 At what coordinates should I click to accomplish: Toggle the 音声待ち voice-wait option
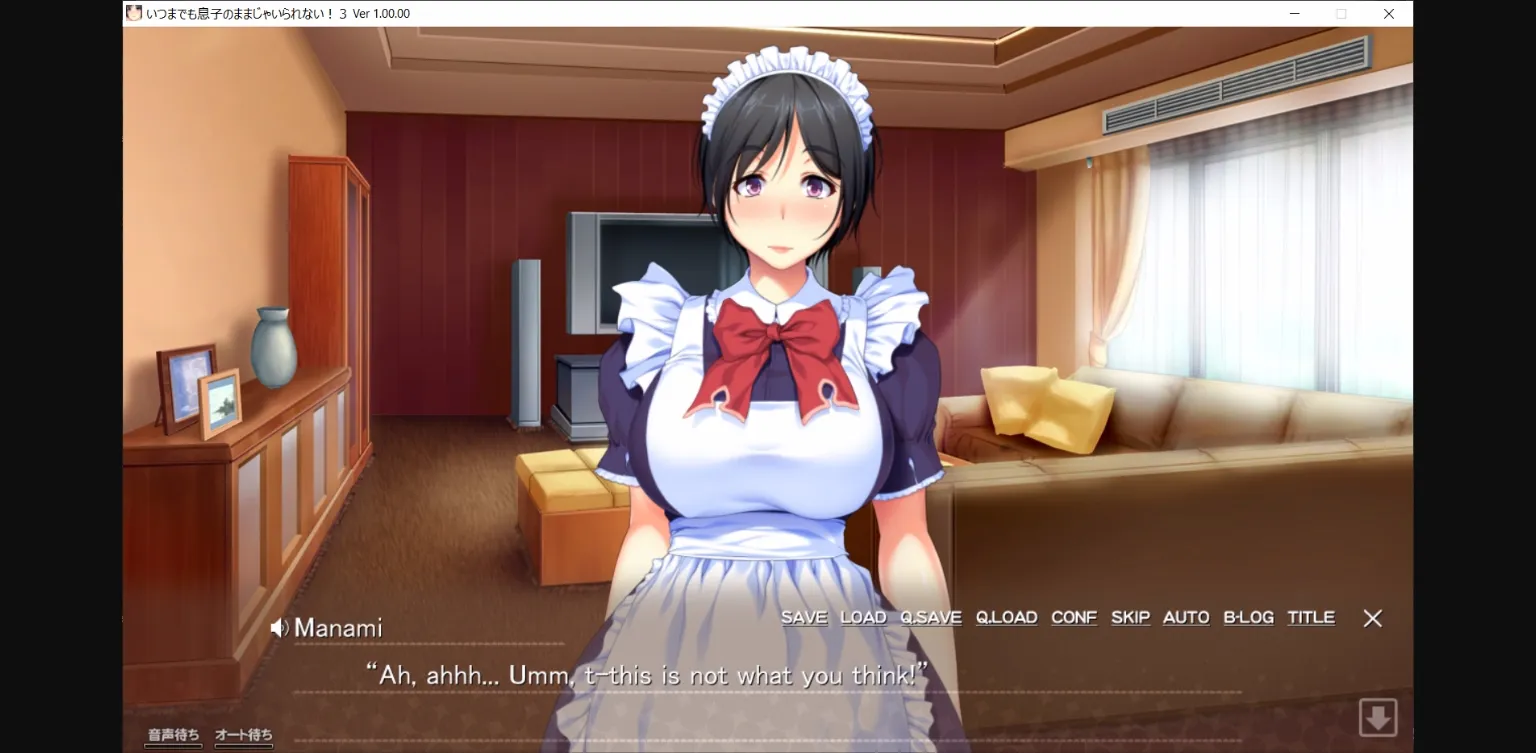[172, 734]
